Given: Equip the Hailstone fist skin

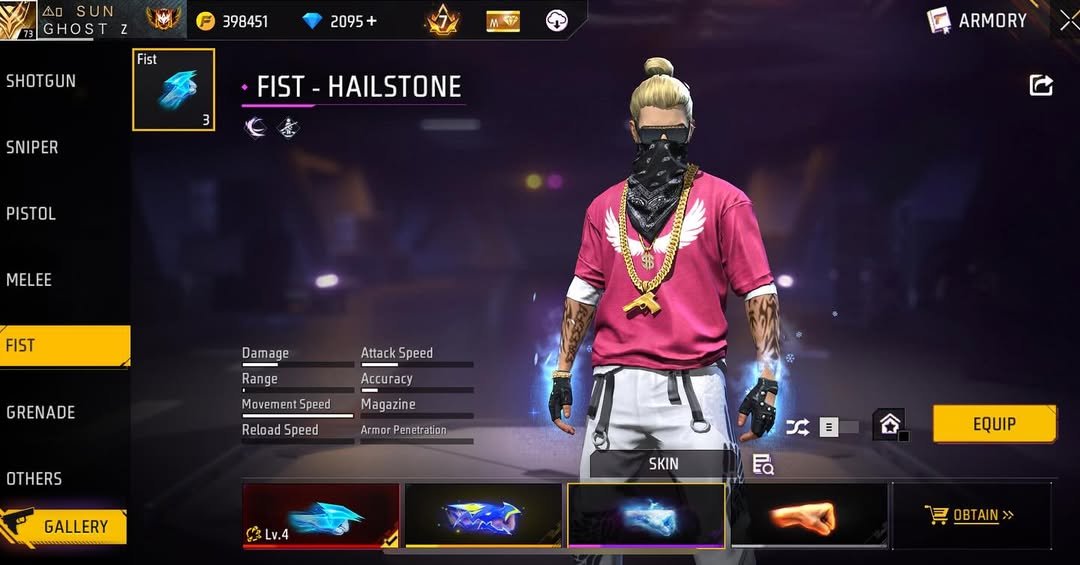Looking at the screenshot, I should tap(994, 424).
